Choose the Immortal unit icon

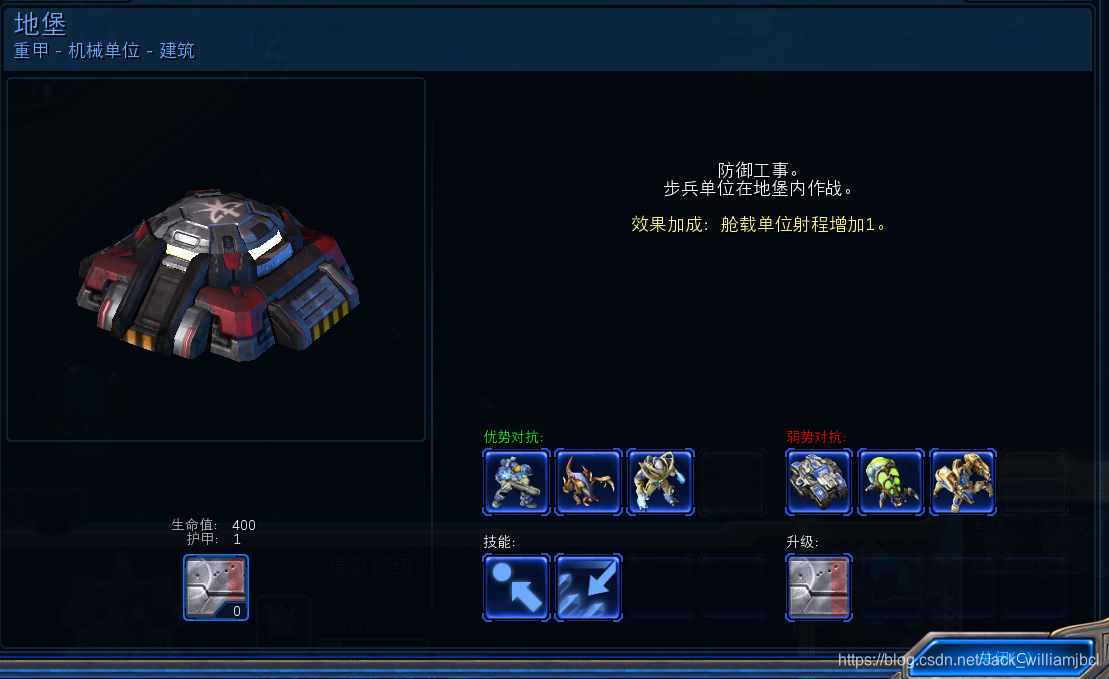tap(963, 481)
